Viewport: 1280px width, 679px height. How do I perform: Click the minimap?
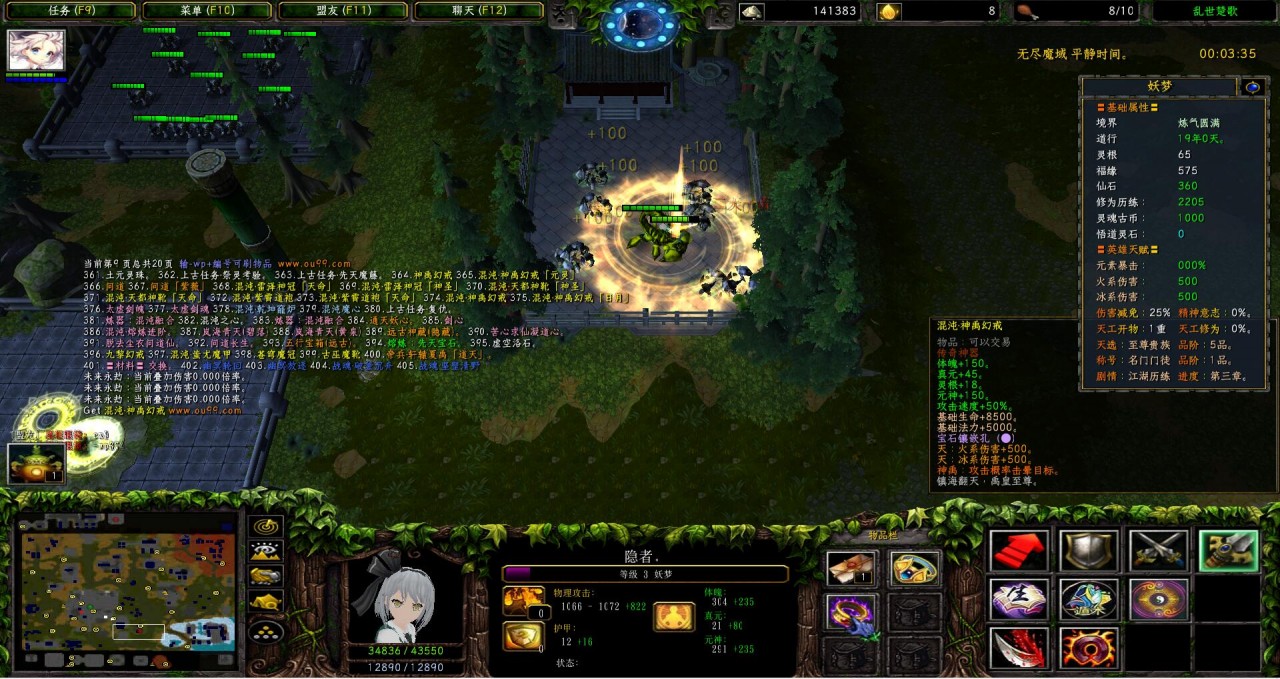click(x=128, y=592)
